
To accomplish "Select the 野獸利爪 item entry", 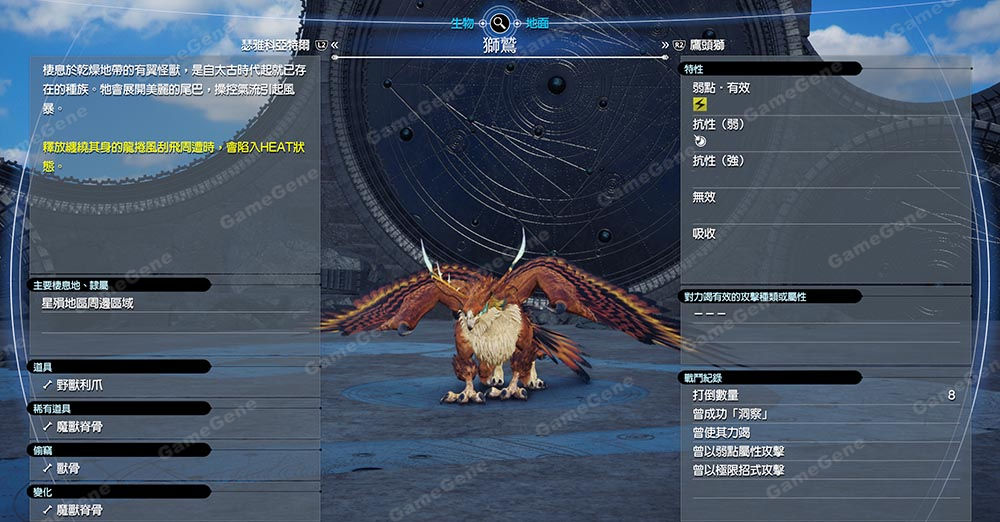I will [79, 384].
